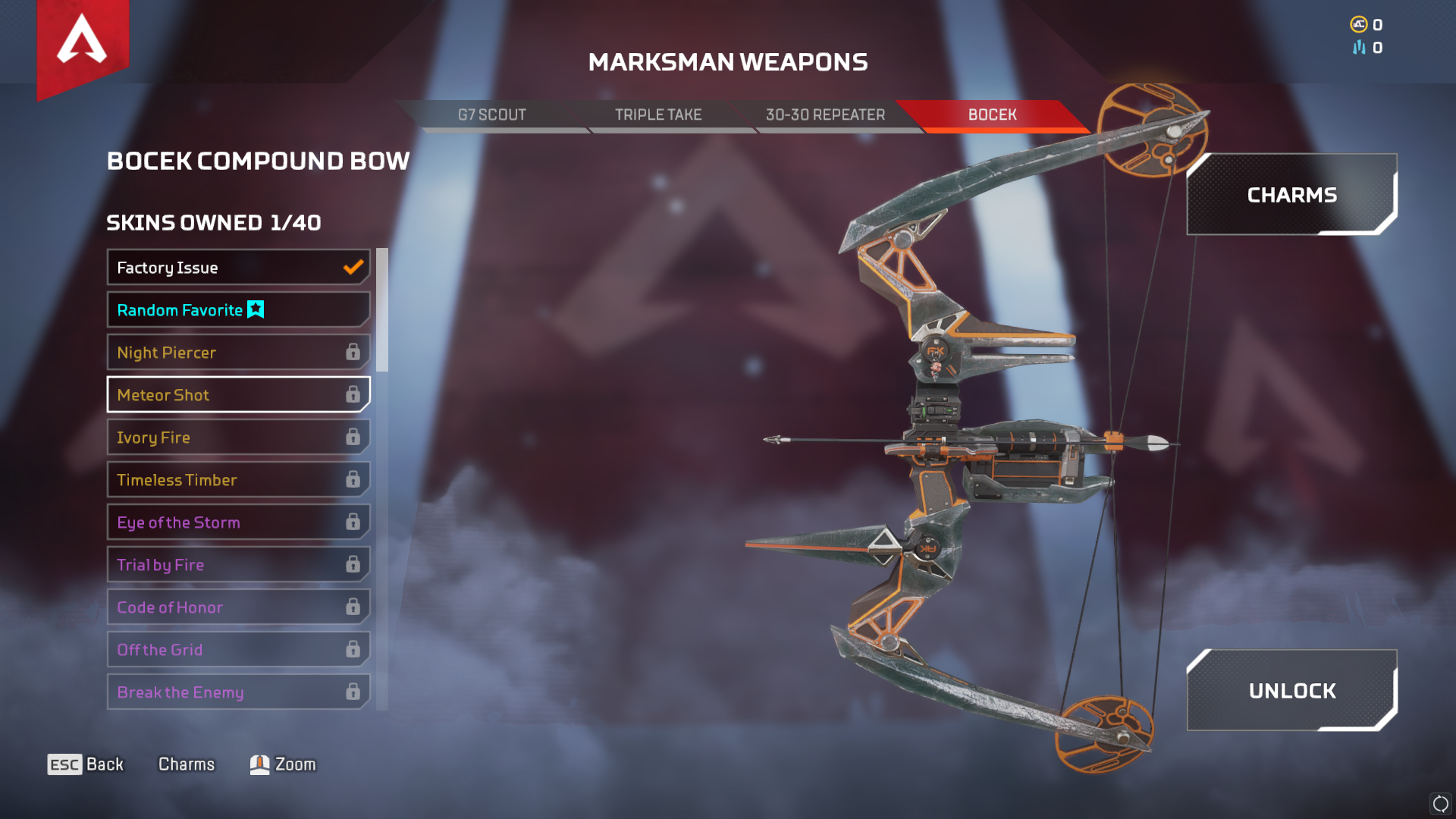The width and height of the screenshot is (1456, 819).
Task: Click the lock icon on Ivory Fire
Action: (x=353, y=437)
